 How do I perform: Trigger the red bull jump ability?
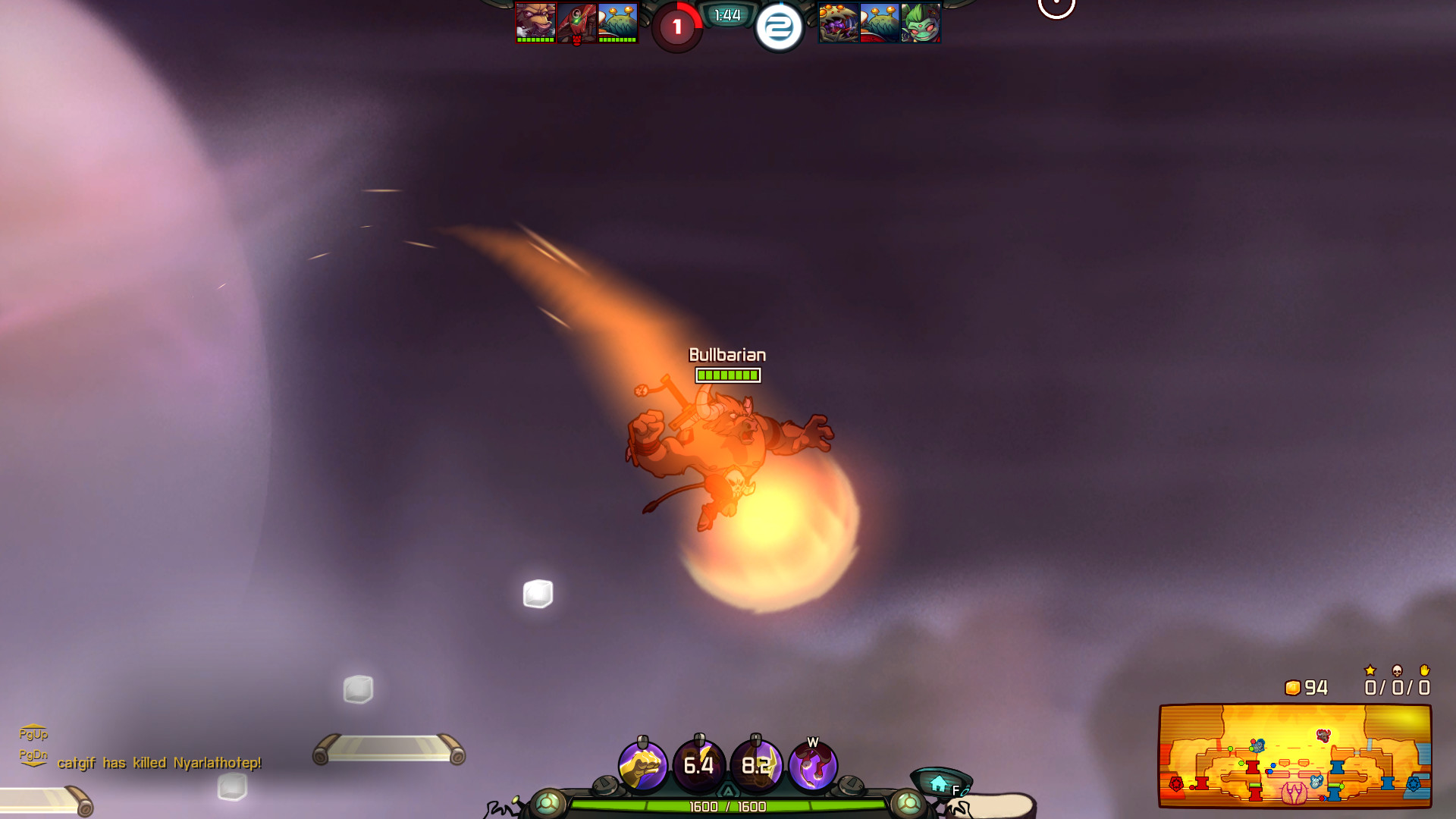(812, 766)
